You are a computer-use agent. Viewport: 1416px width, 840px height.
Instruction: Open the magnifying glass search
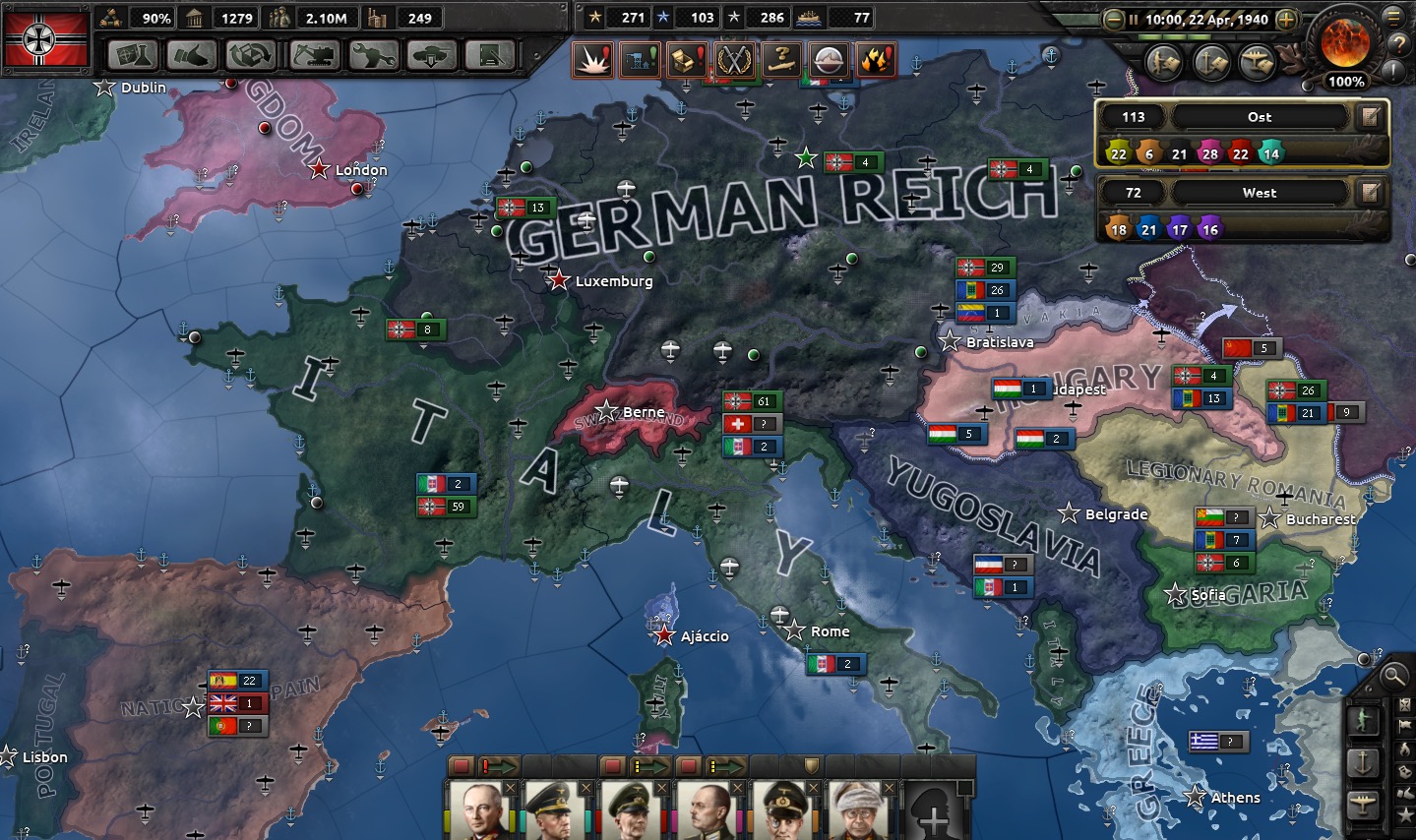point(1393,676)
